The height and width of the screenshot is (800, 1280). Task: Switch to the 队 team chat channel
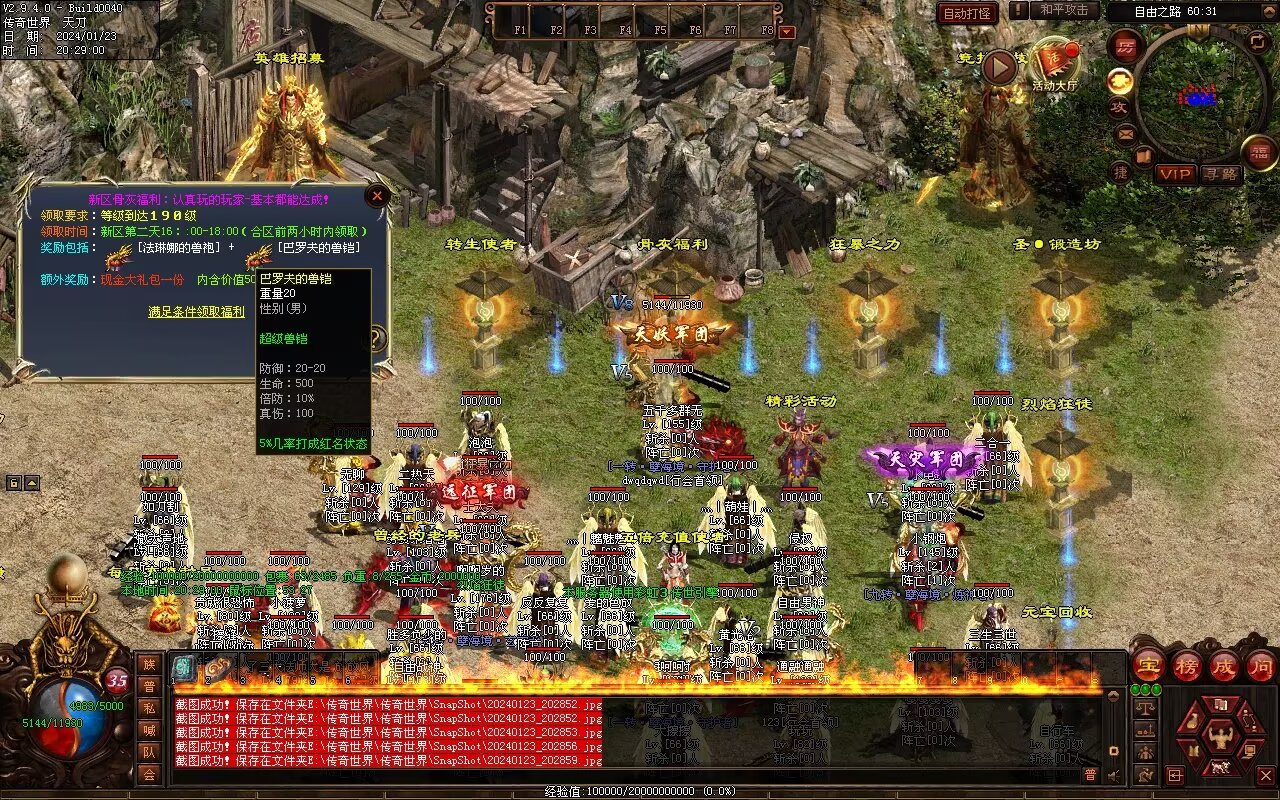[149, 752]
